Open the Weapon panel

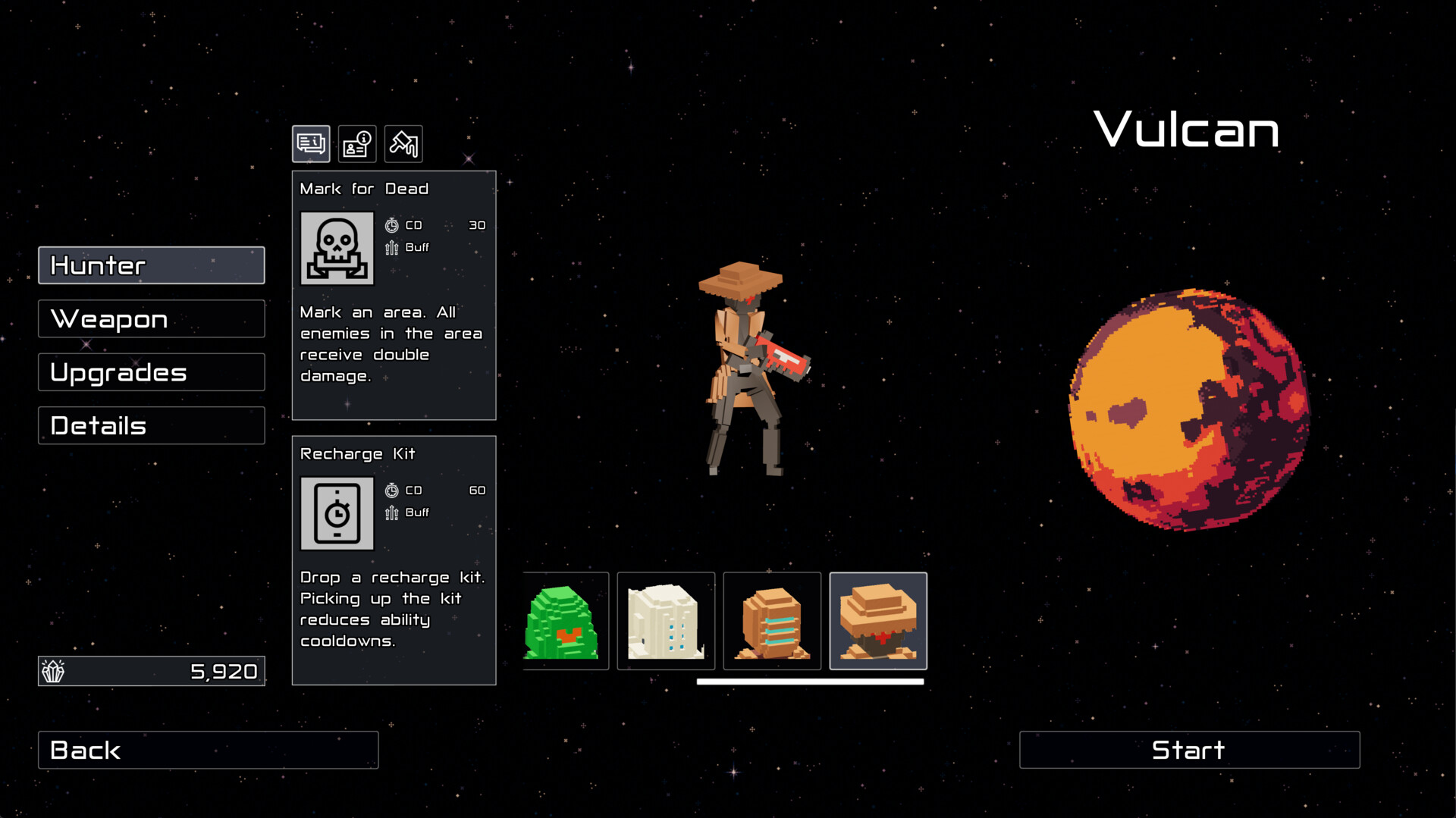pos(151,318)
